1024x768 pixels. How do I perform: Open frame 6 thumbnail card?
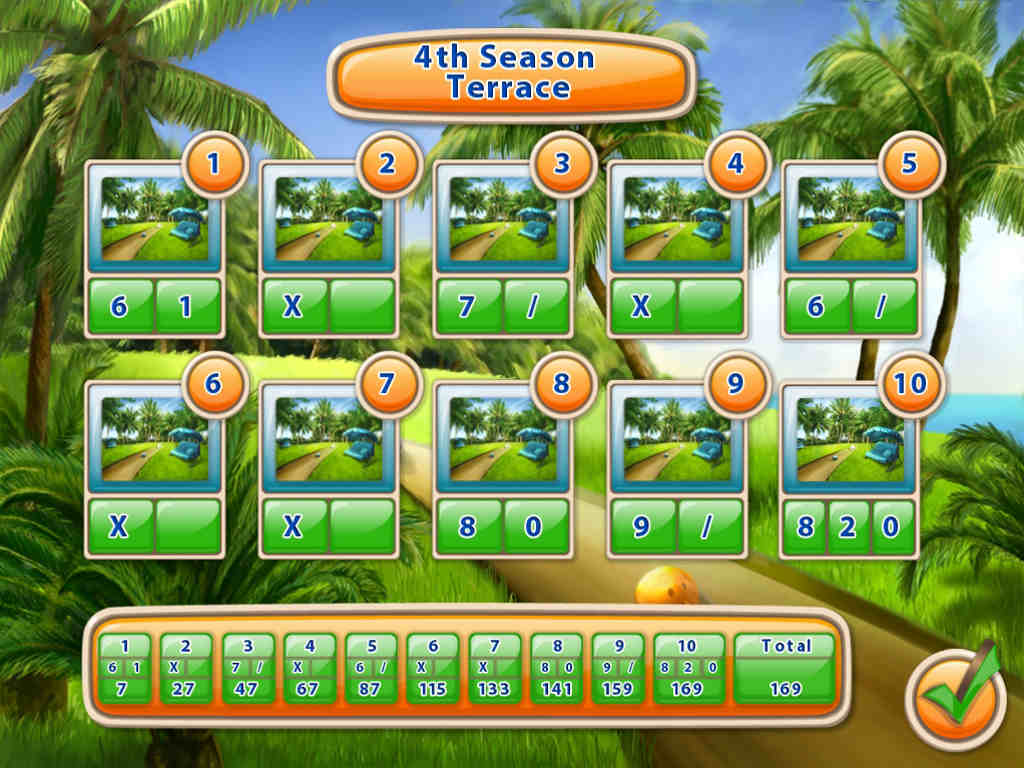click(154, 440)
